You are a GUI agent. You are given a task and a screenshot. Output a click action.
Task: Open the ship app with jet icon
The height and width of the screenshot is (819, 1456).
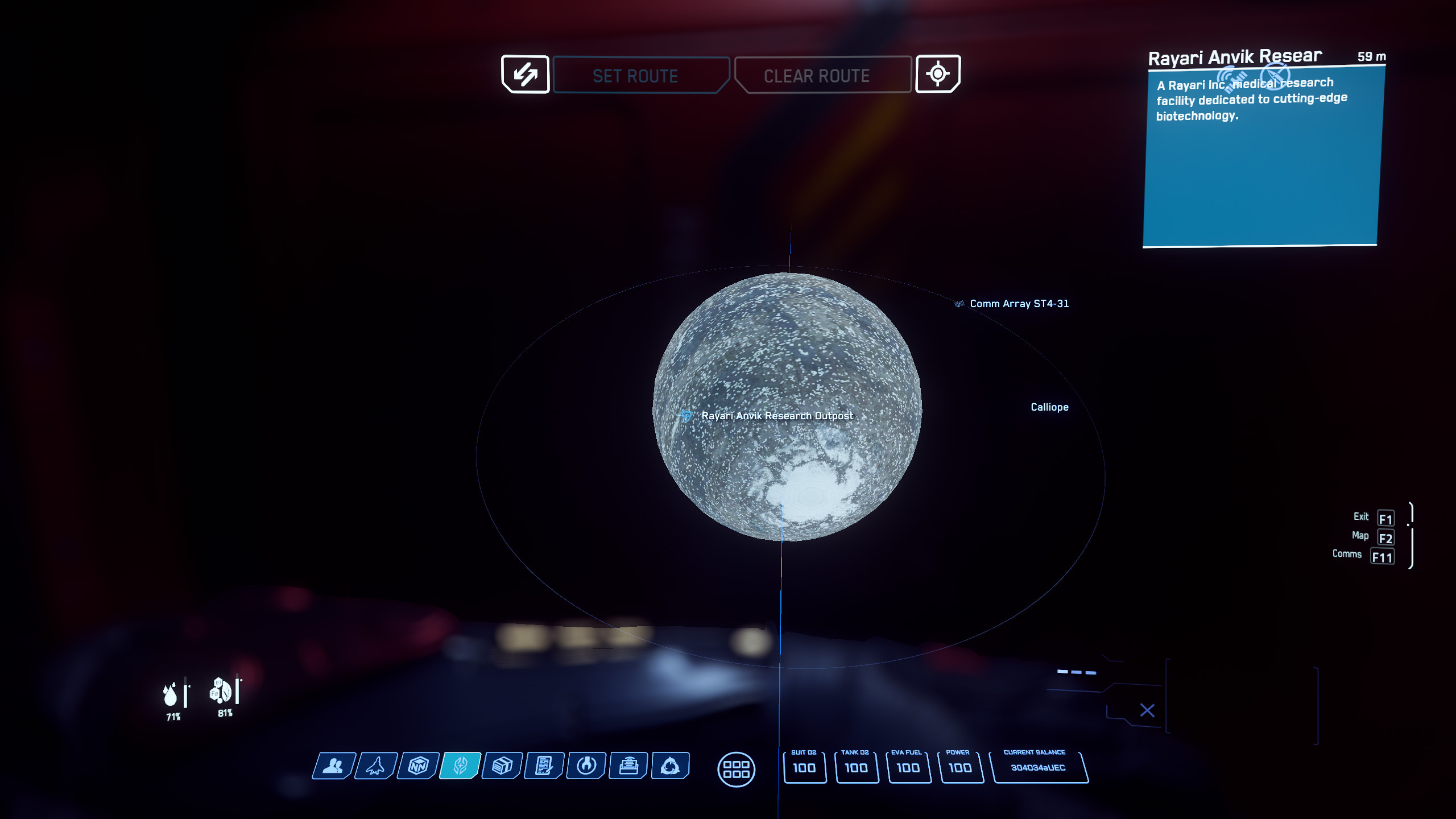tap(376, 766)
